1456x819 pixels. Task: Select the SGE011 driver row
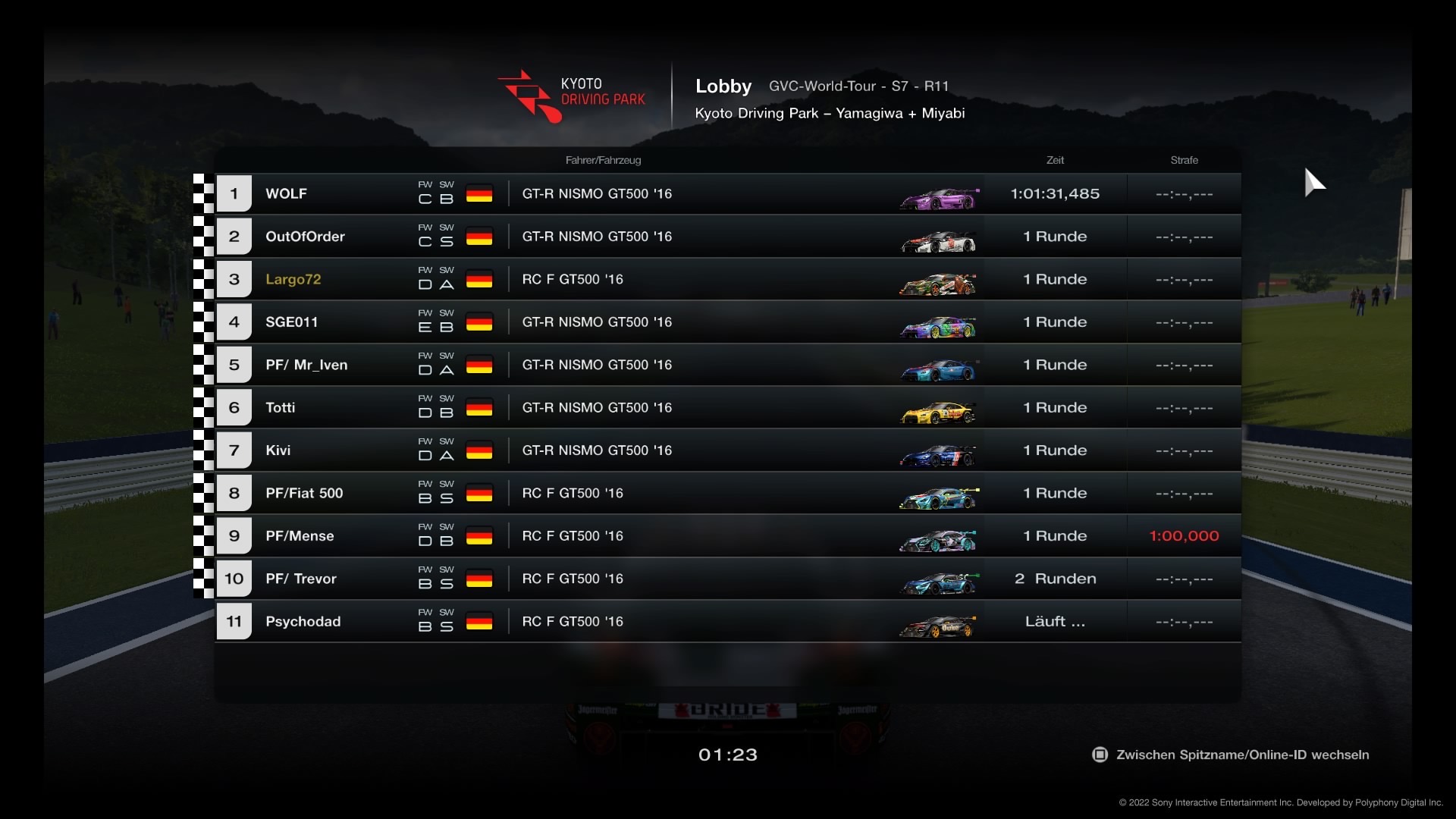pos(728,322)
